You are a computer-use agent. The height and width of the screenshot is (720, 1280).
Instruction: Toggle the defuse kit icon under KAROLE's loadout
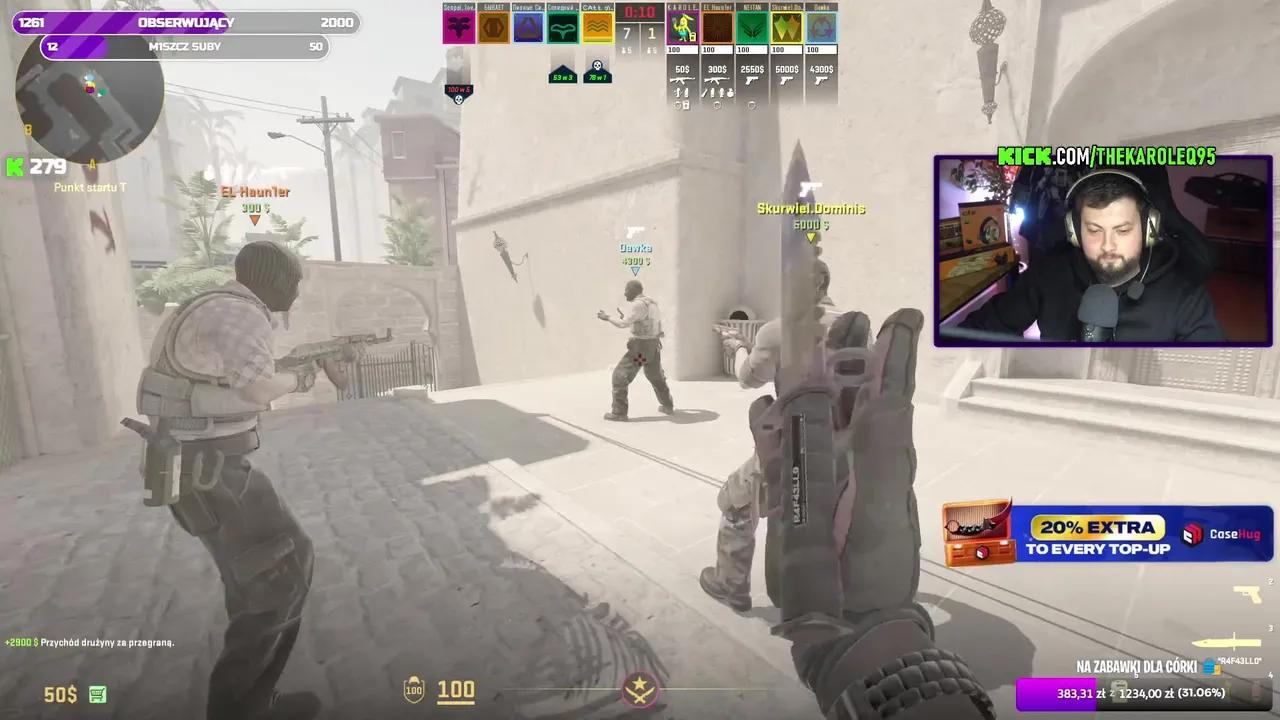688,104
